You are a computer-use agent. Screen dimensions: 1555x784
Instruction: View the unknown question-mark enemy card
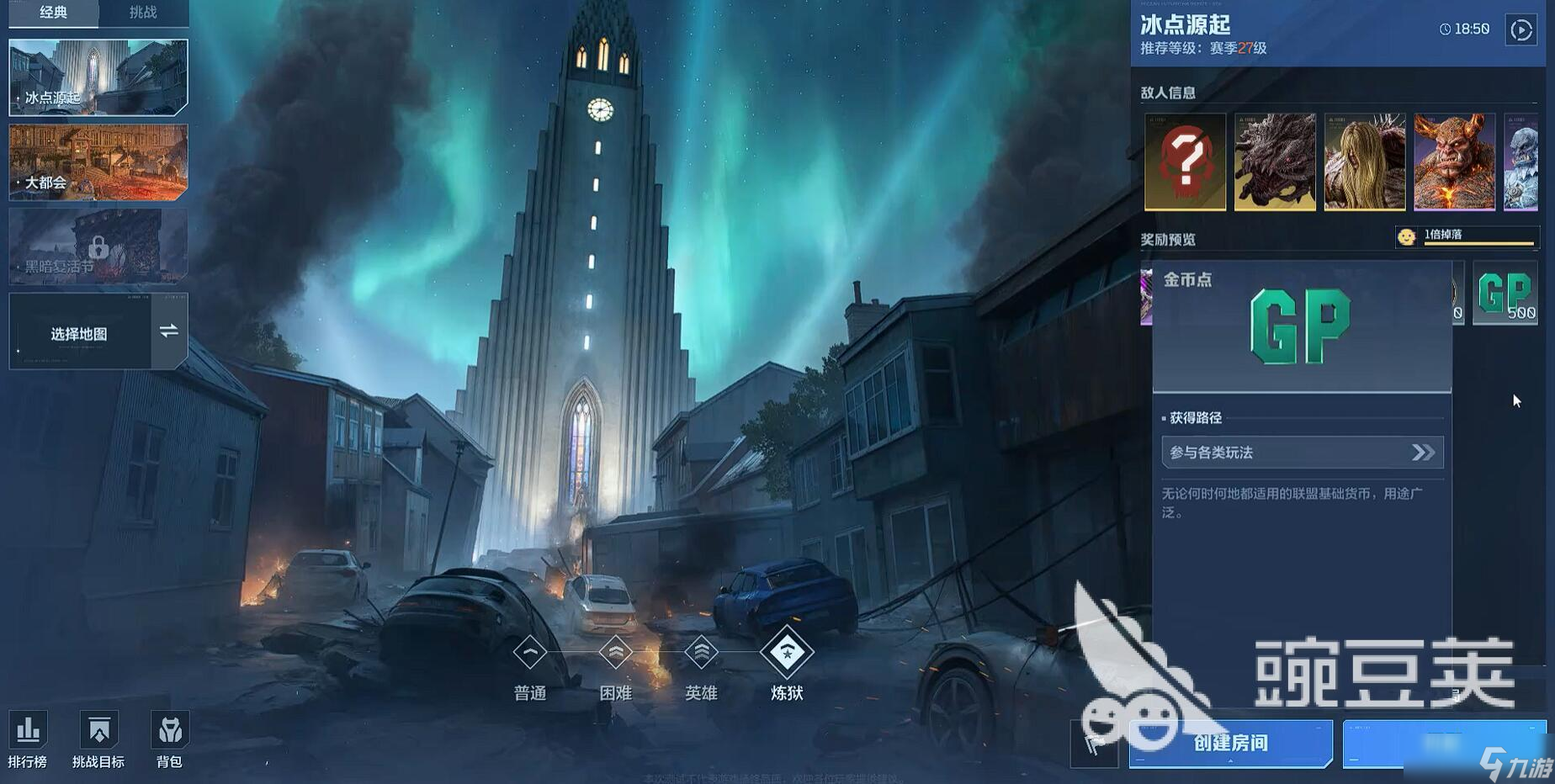point(1185,162)
